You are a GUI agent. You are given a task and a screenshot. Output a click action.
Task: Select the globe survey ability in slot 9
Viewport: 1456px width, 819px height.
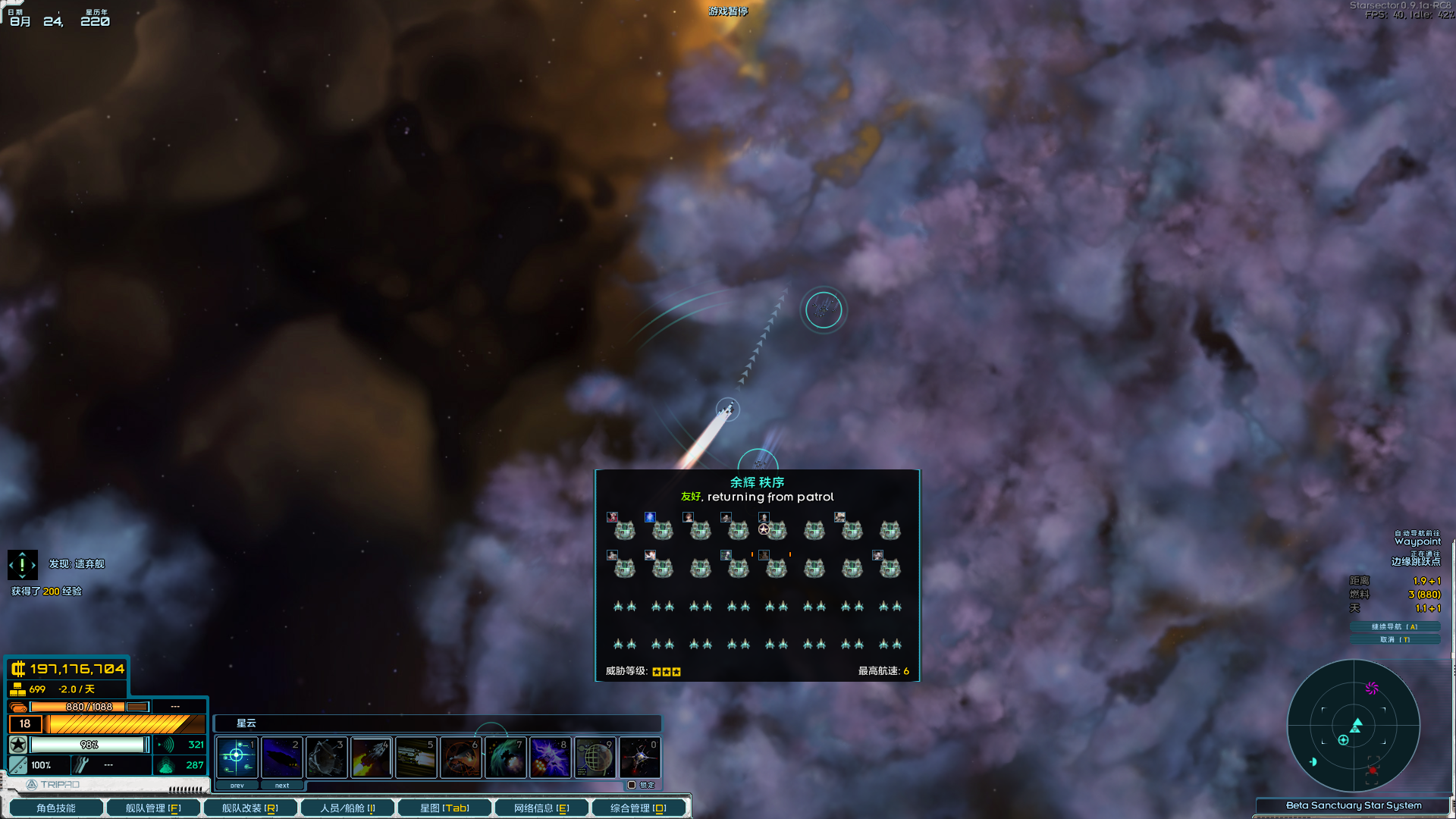click(595, 757)
